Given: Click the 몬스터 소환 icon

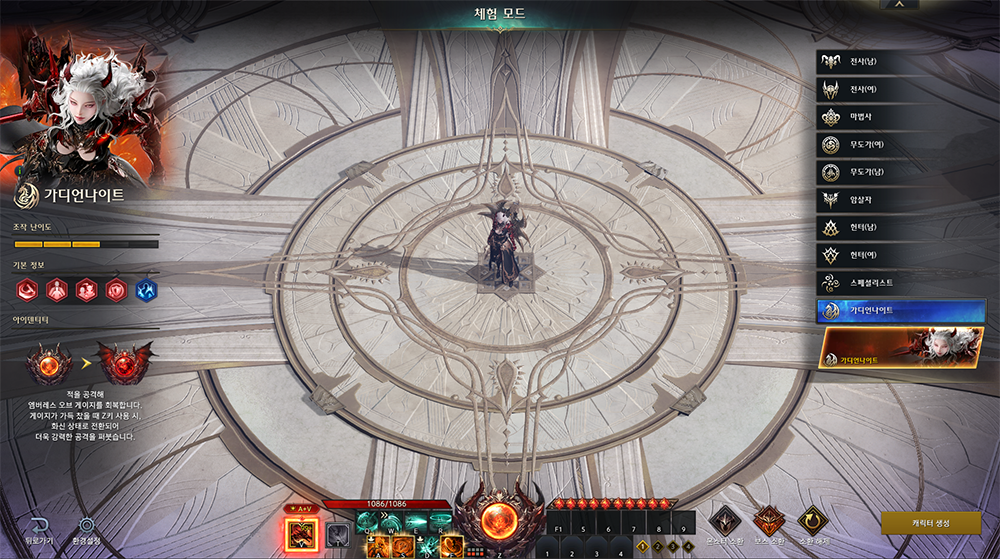Looking at the screenshot, I should pos(724,520).
